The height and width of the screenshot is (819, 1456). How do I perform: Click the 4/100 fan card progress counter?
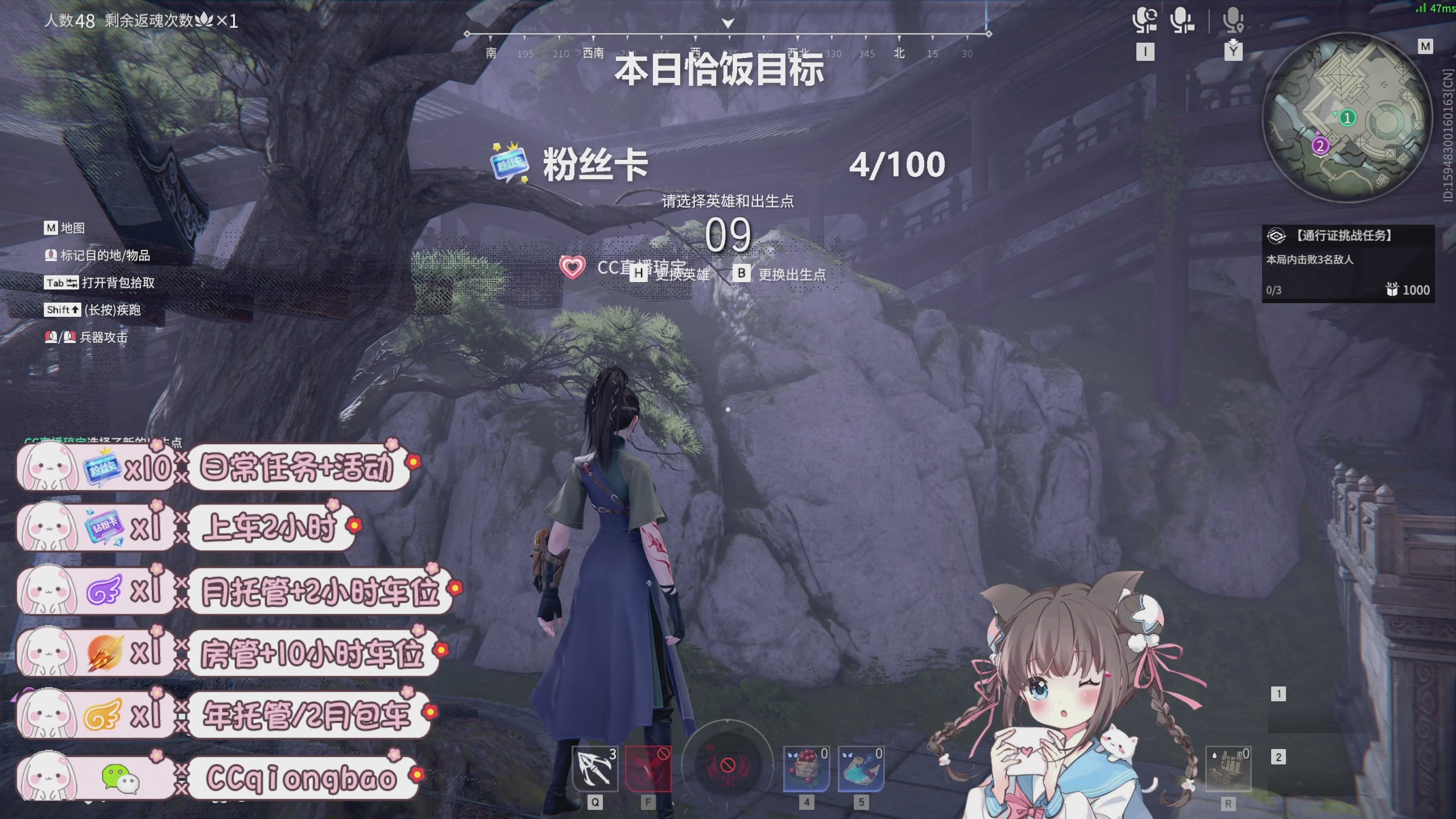coord(899,165)
